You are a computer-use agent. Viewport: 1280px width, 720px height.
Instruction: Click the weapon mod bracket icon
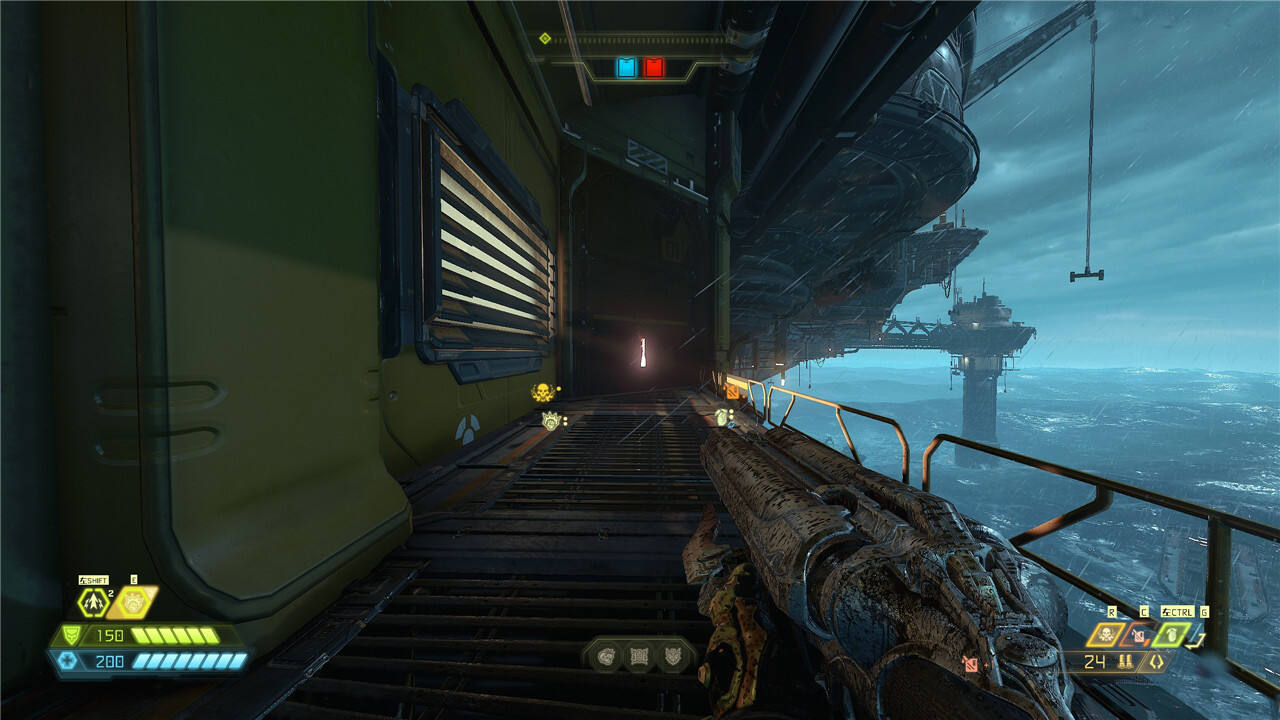1156,661
